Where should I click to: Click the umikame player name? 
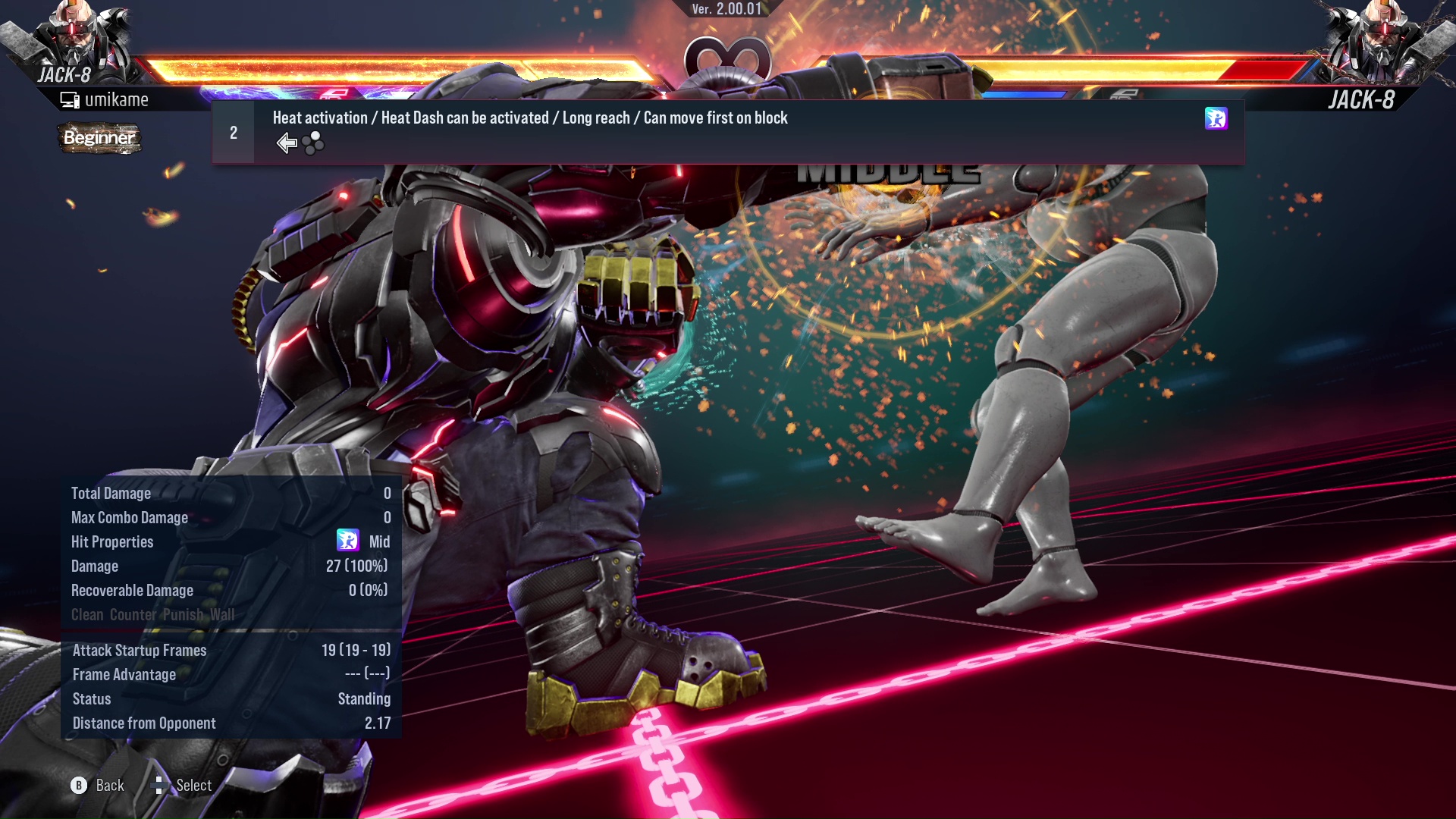pyautogui.click(x=118, y=99)
